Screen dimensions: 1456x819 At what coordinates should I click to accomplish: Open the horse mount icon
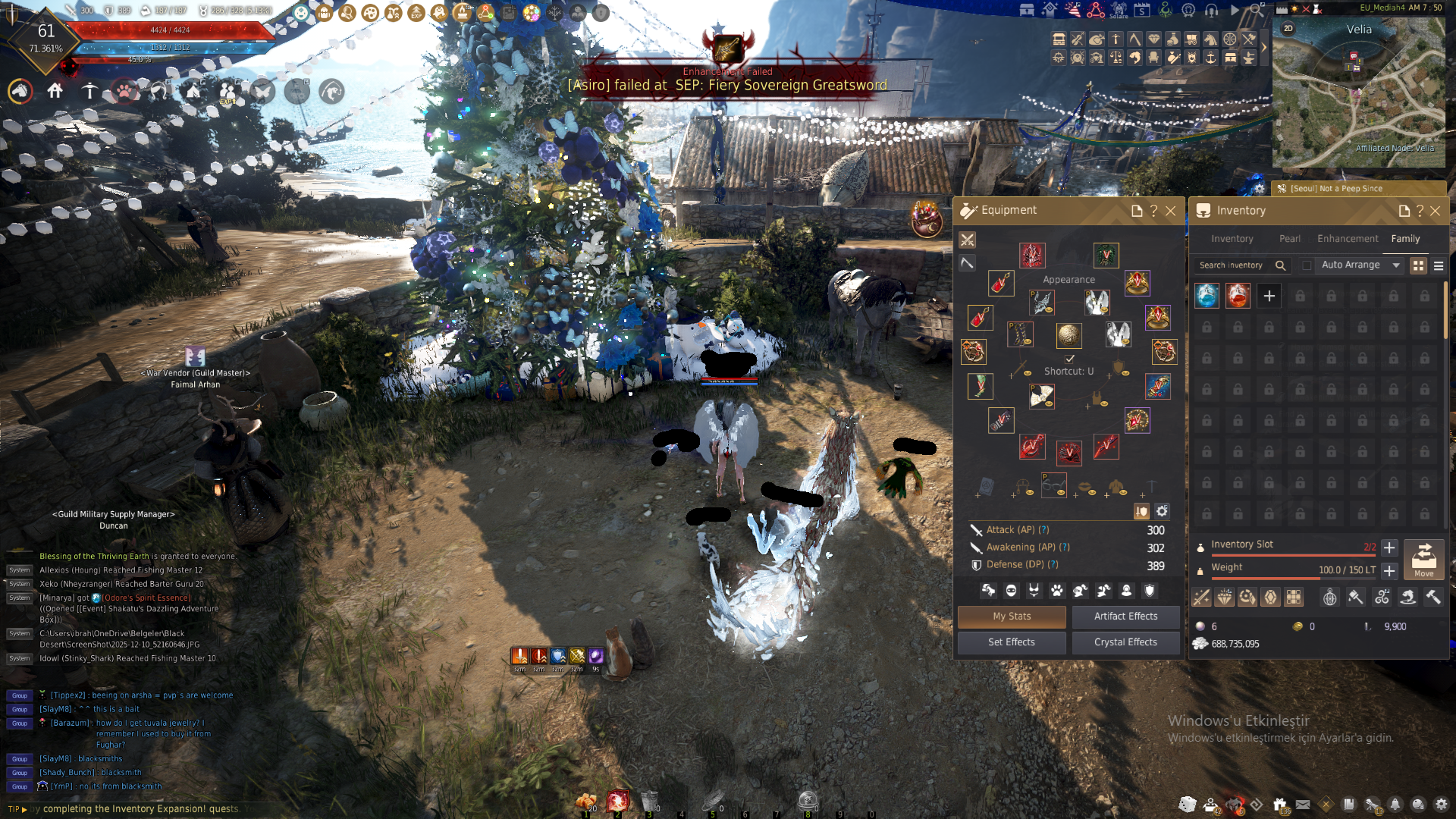click(x=20, y=92)
